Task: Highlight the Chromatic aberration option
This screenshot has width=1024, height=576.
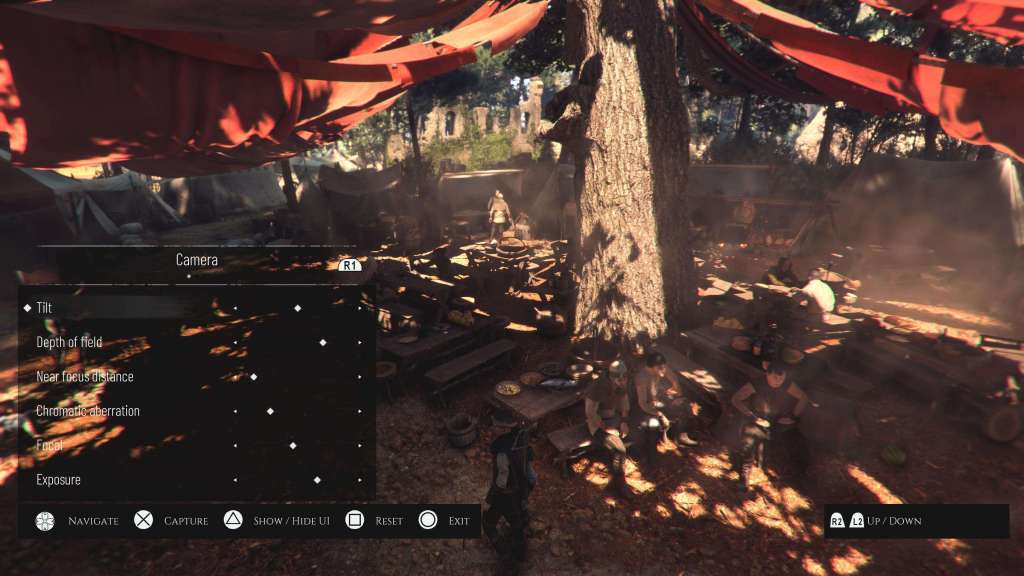Action: point(88,411)
